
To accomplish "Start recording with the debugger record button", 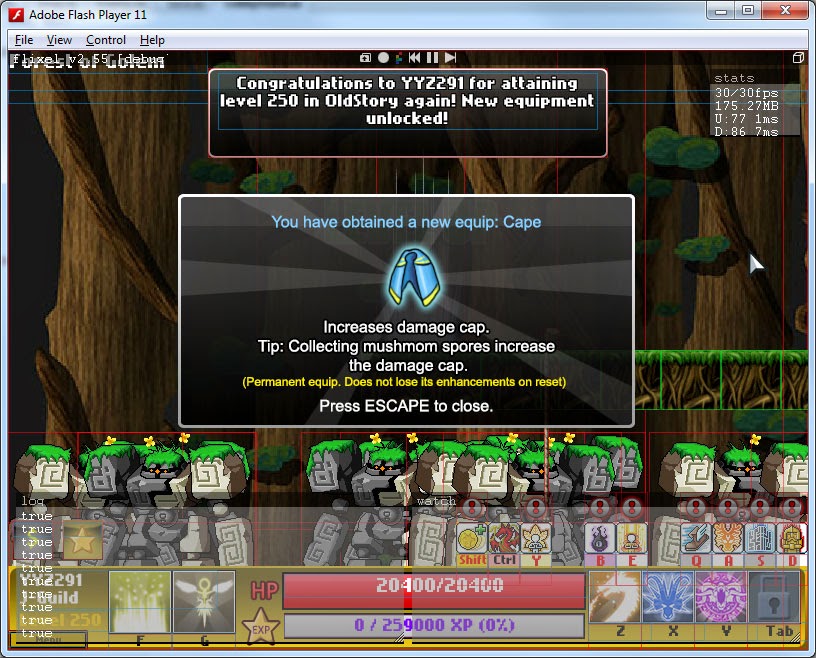I will click(383, 58).
